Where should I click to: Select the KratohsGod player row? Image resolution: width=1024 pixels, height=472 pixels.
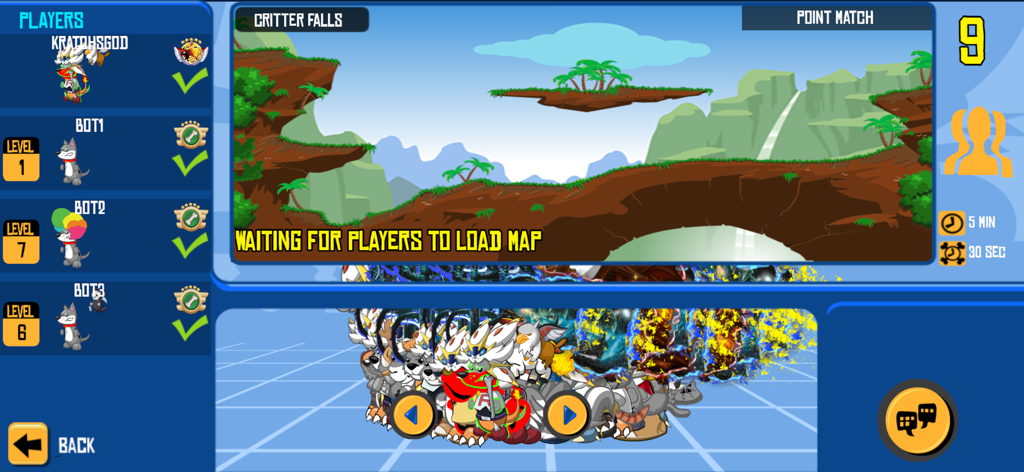(105, 70)
